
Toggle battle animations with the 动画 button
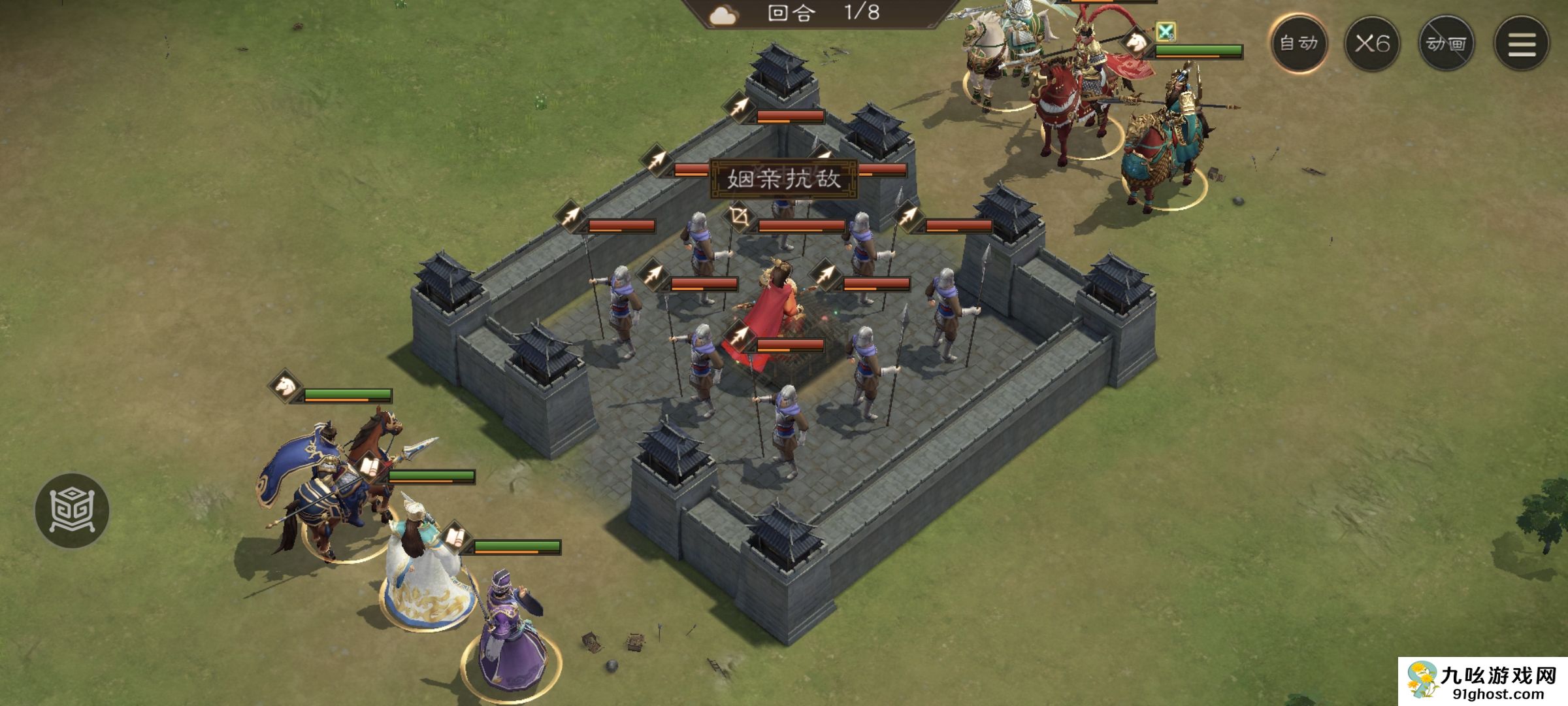coord(1446,44)
